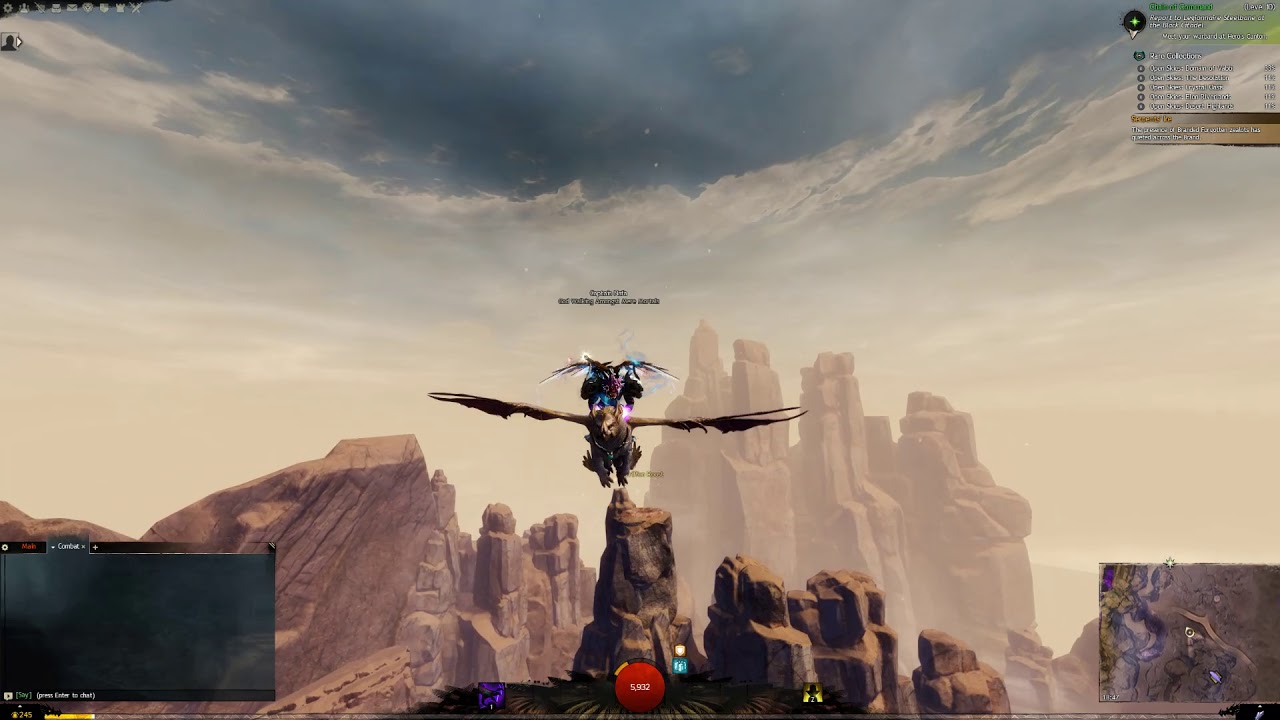The width and height of the screenshot is (1280, 720).
Task: Open the inventory bag icon
Action: pos(56,7)
